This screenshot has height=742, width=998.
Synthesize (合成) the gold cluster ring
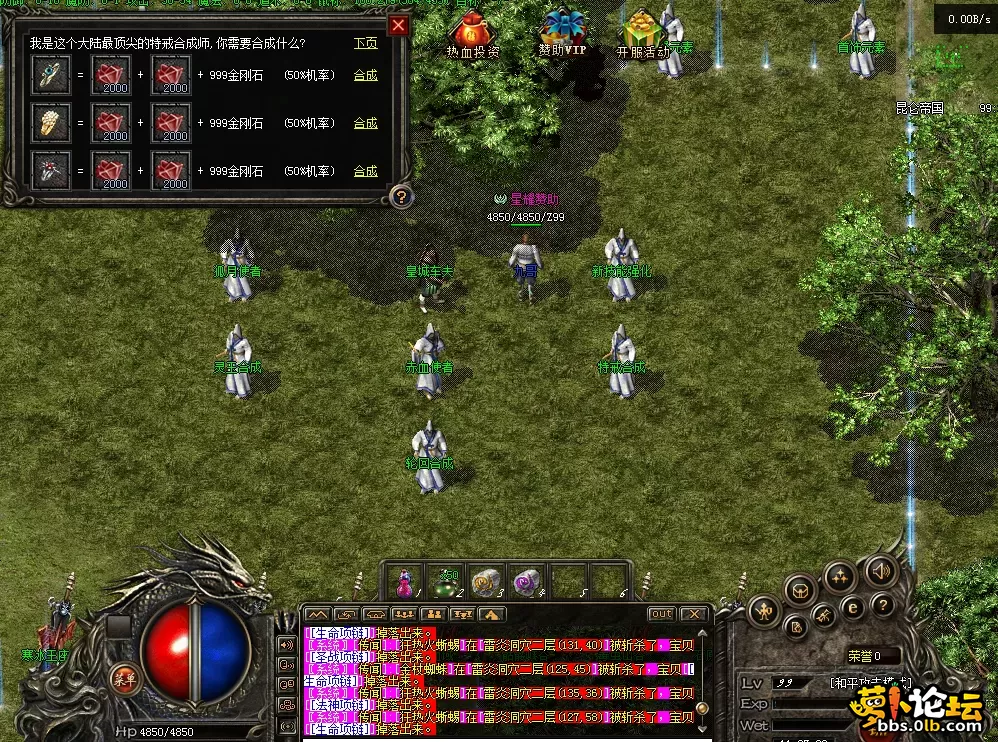[x=366, y=123]
